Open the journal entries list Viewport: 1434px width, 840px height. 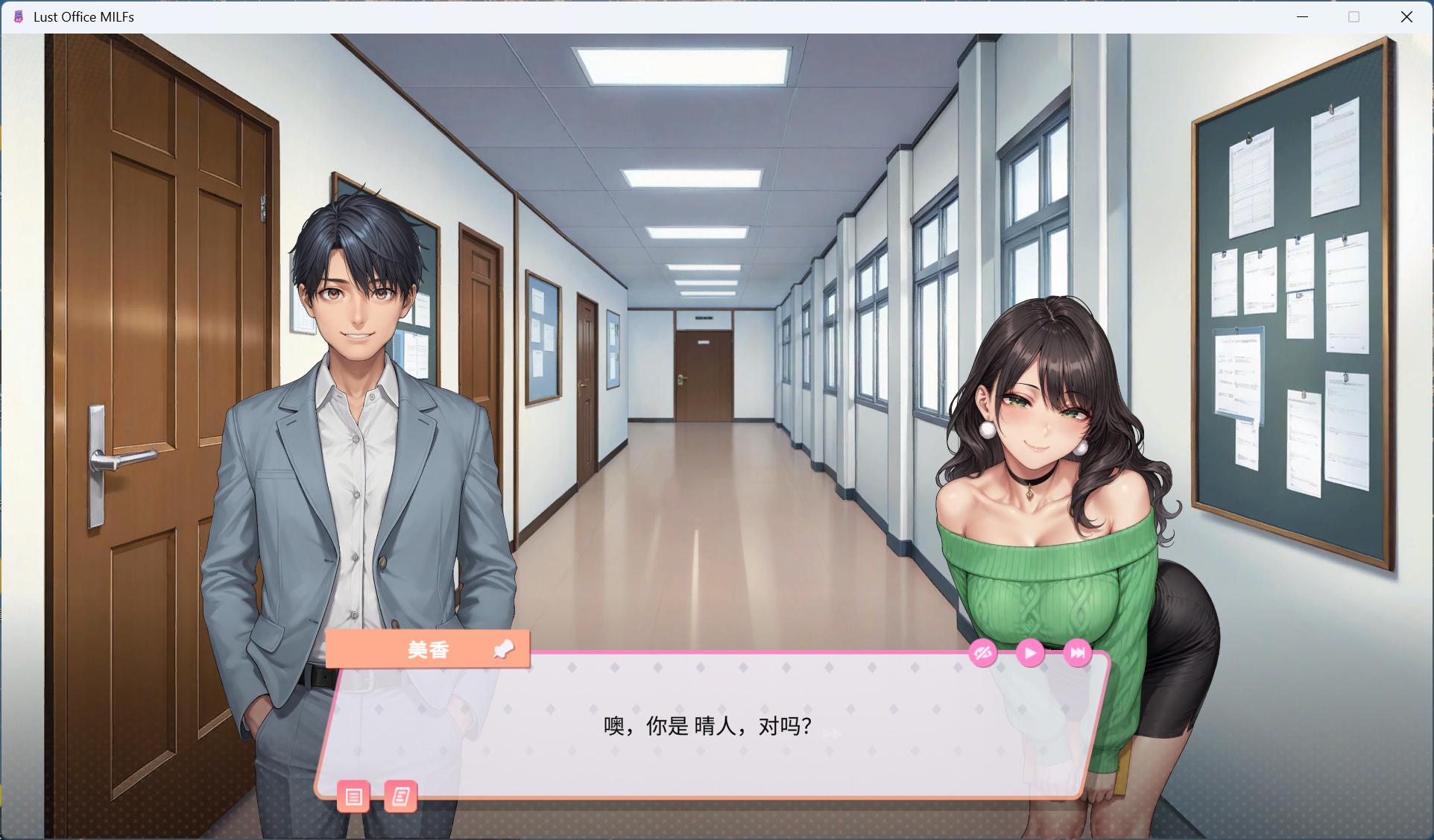tap(402, 797)
